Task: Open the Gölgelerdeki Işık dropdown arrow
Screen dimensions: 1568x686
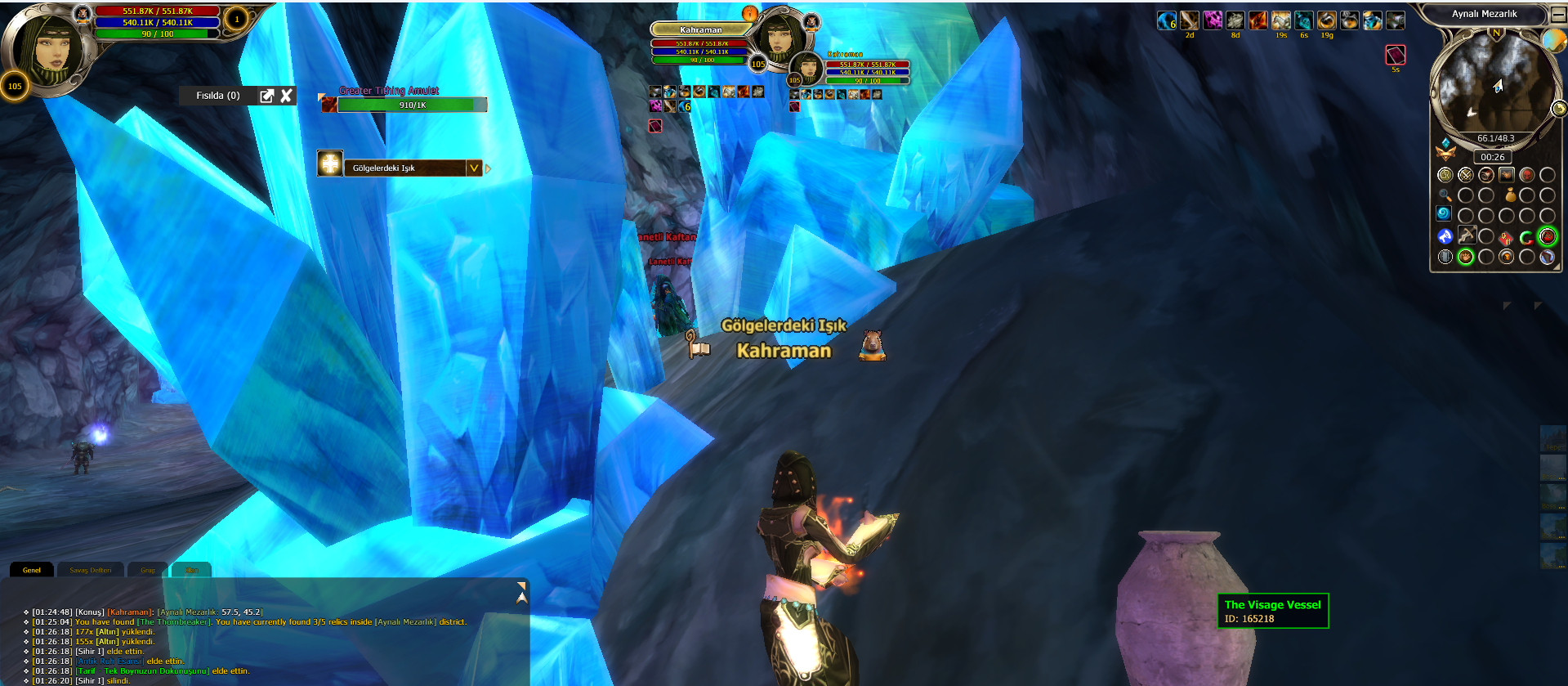Action: (x=474, y=168)
